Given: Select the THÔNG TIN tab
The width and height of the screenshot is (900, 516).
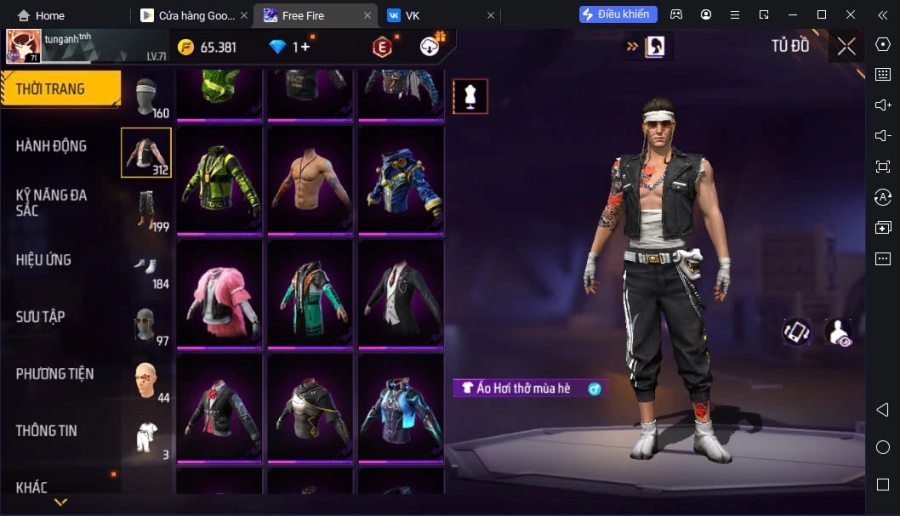Looking at the screenshot, I should click(47, 431).
